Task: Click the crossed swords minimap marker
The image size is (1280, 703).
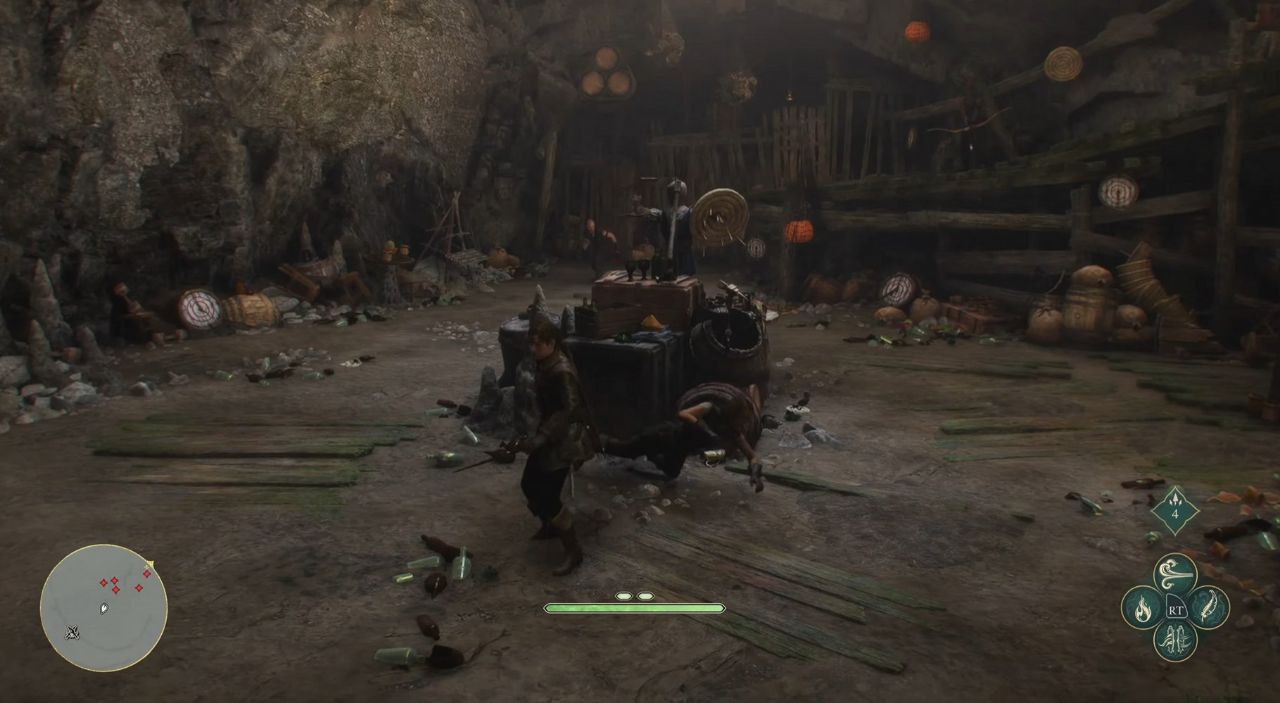Action: [72, 632]
